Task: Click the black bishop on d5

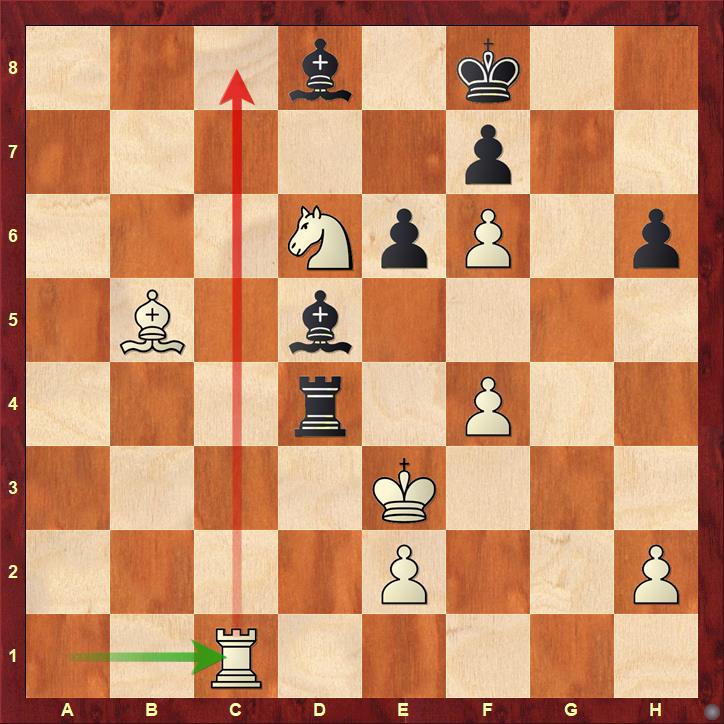Action: click(x=320, y=322)
